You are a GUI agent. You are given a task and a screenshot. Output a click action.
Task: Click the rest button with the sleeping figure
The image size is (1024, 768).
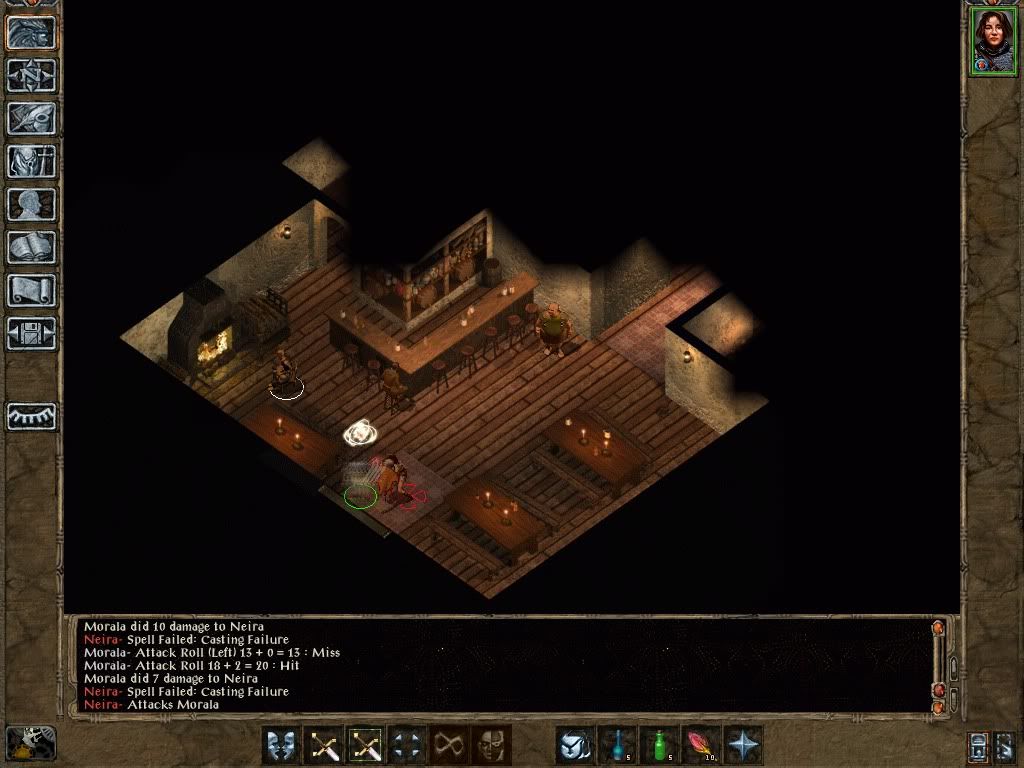(30, 743)
